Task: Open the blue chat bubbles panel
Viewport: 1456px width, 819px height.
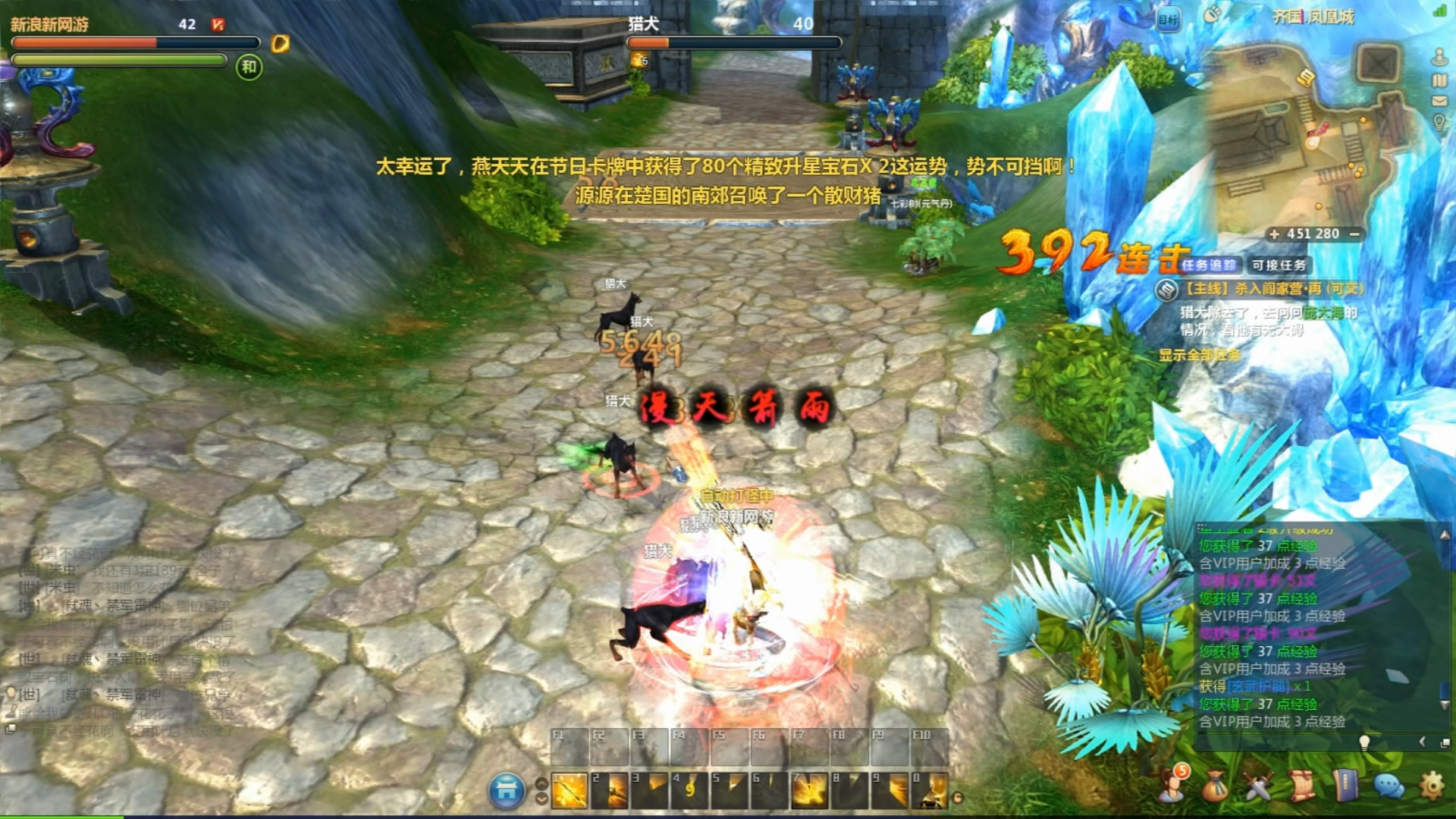Action: (x=1389, y=786)
